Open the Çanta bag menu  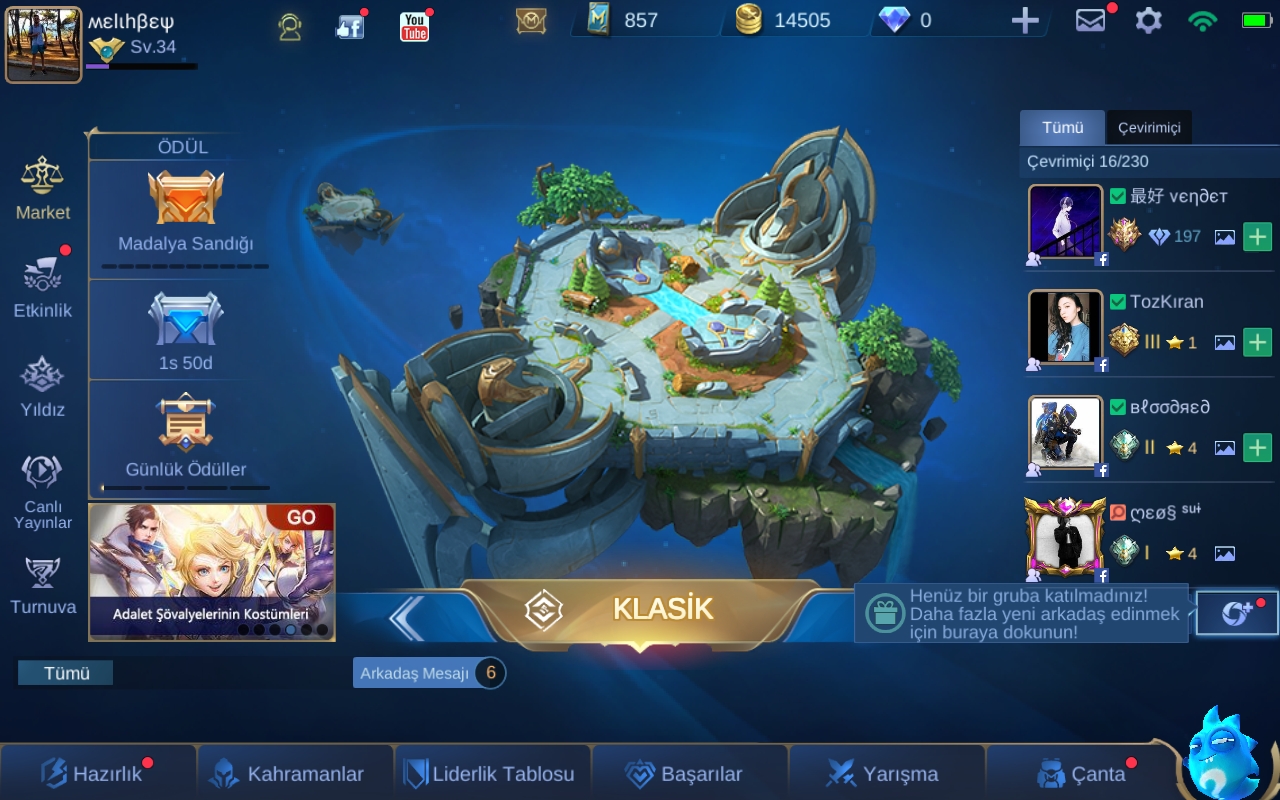(1083, 773)
